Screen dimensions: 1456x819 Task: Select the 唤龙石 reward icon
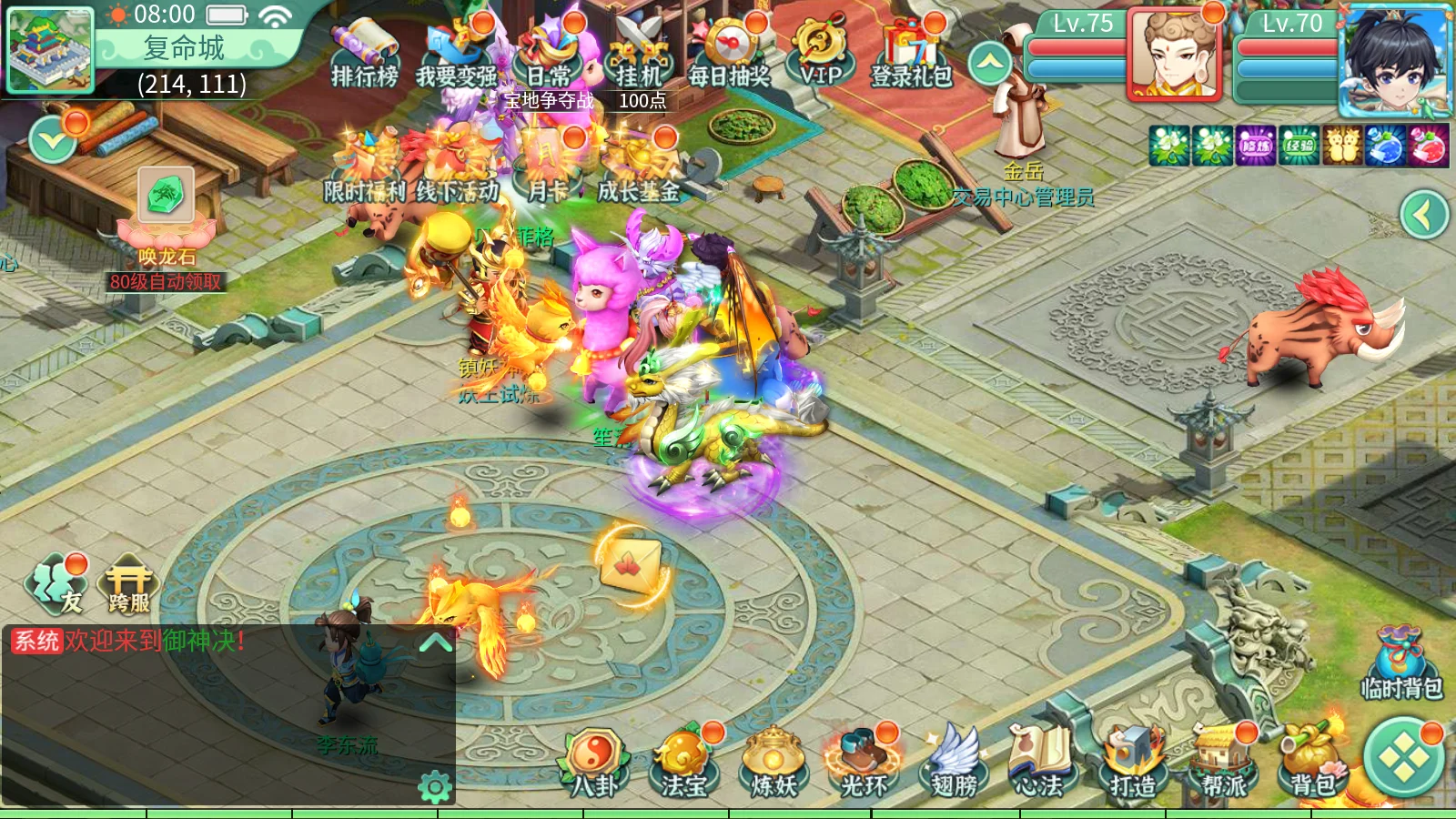(x=166, y=196)
